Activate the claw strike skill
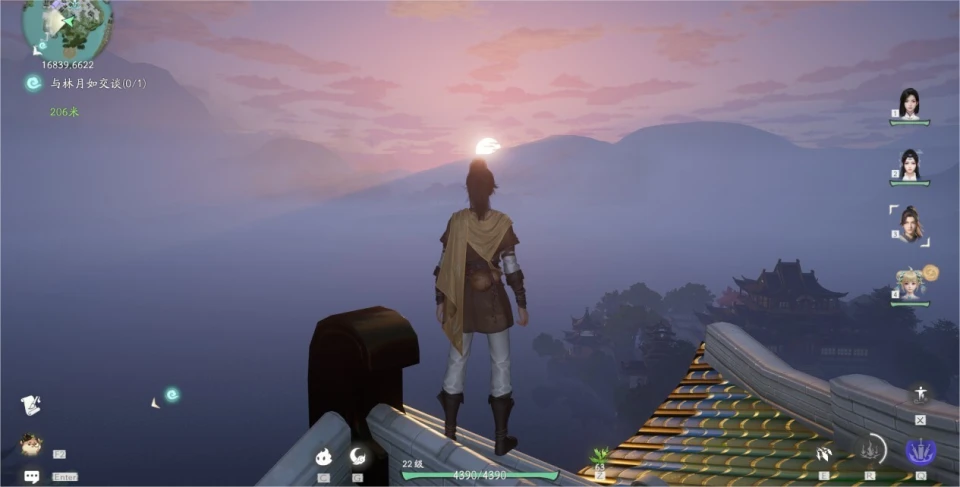960x487 pixels. [824, 454]
